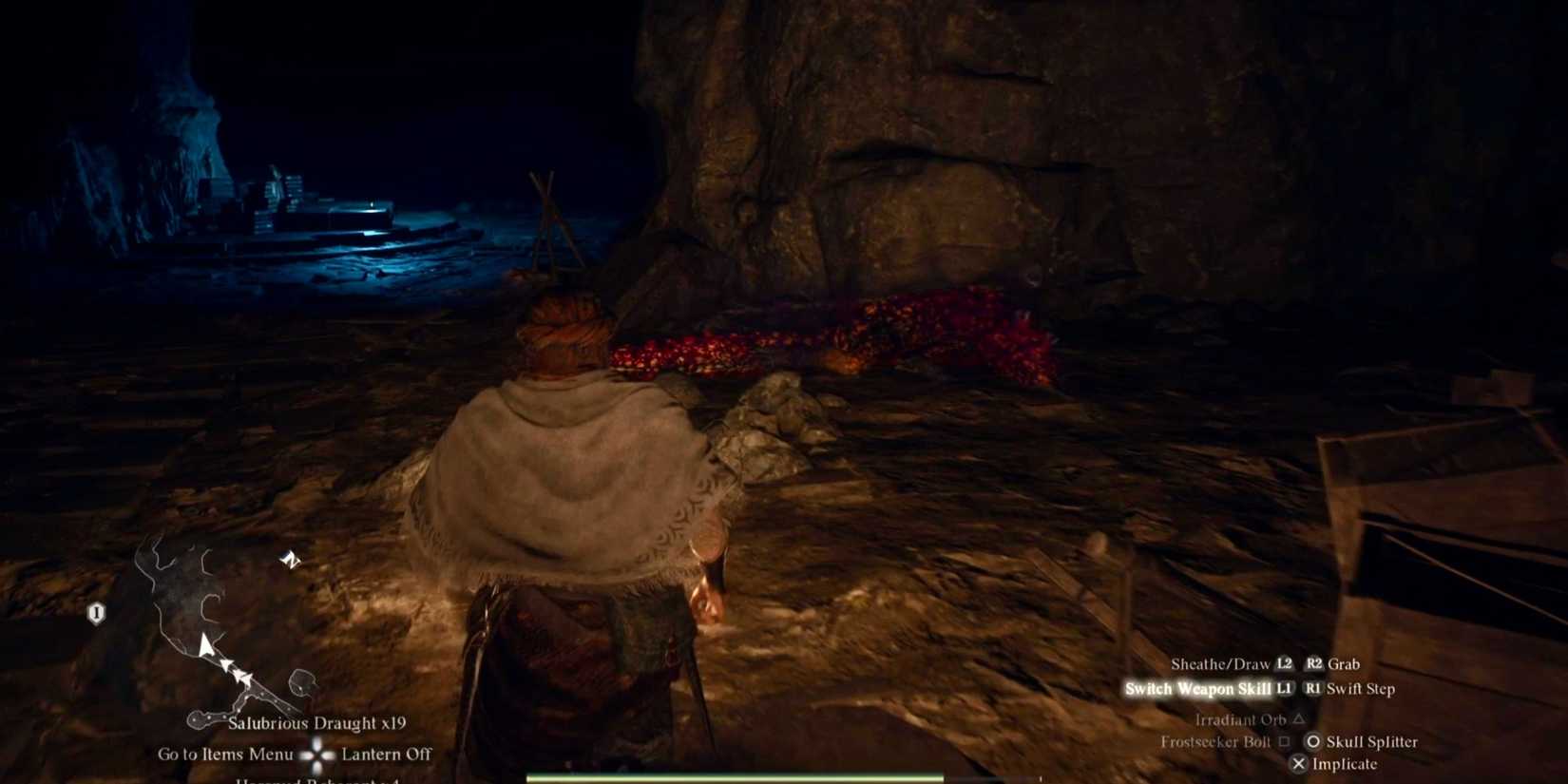The image size is (1568, 784).
Task: Click the player arrow on the minimap
Action: coord(207,646)
